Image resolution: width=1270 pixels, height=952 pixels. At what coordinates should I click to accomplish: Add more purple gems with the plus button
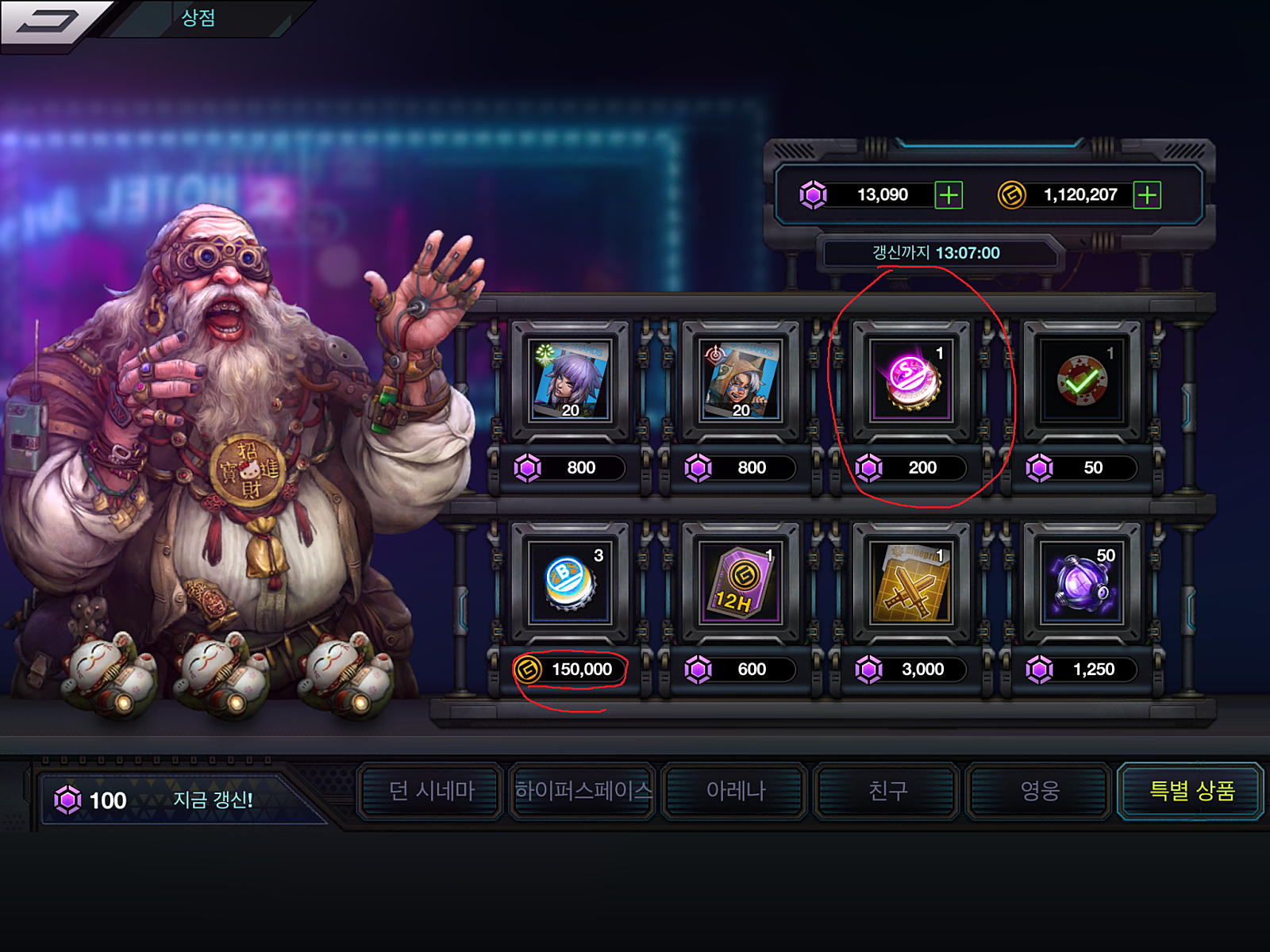coord(949,195)
